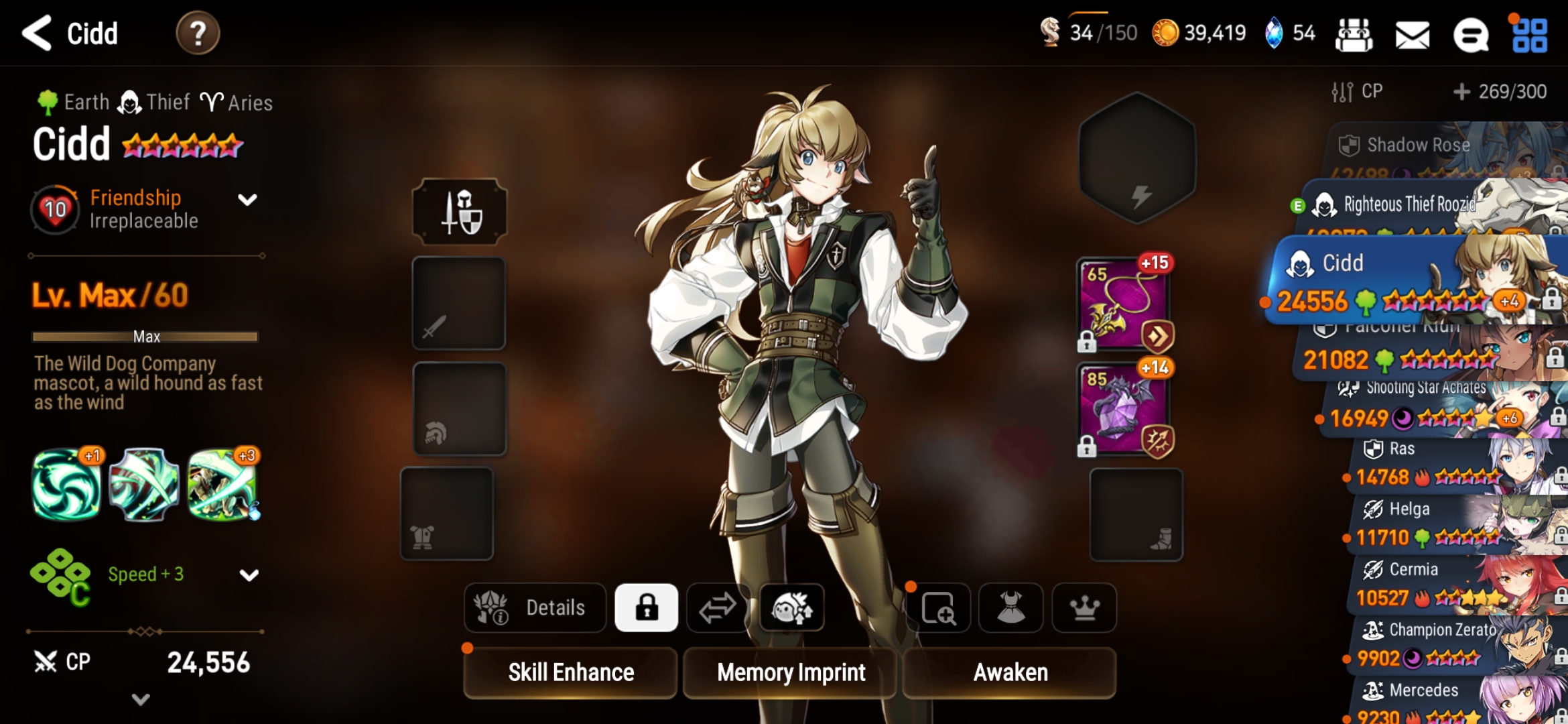Choose the Awaken button

[x=1010, y=672]
